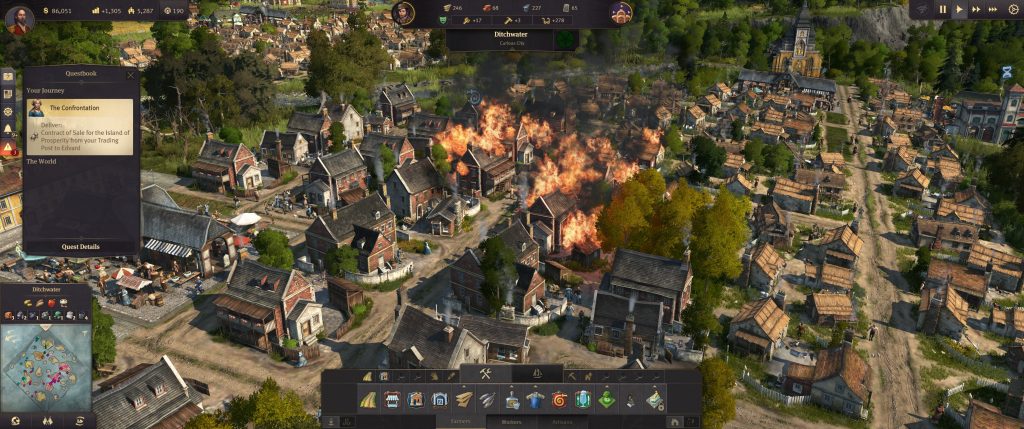
Task: Open the red warning notification icon
Action: (x=8, y=148)
